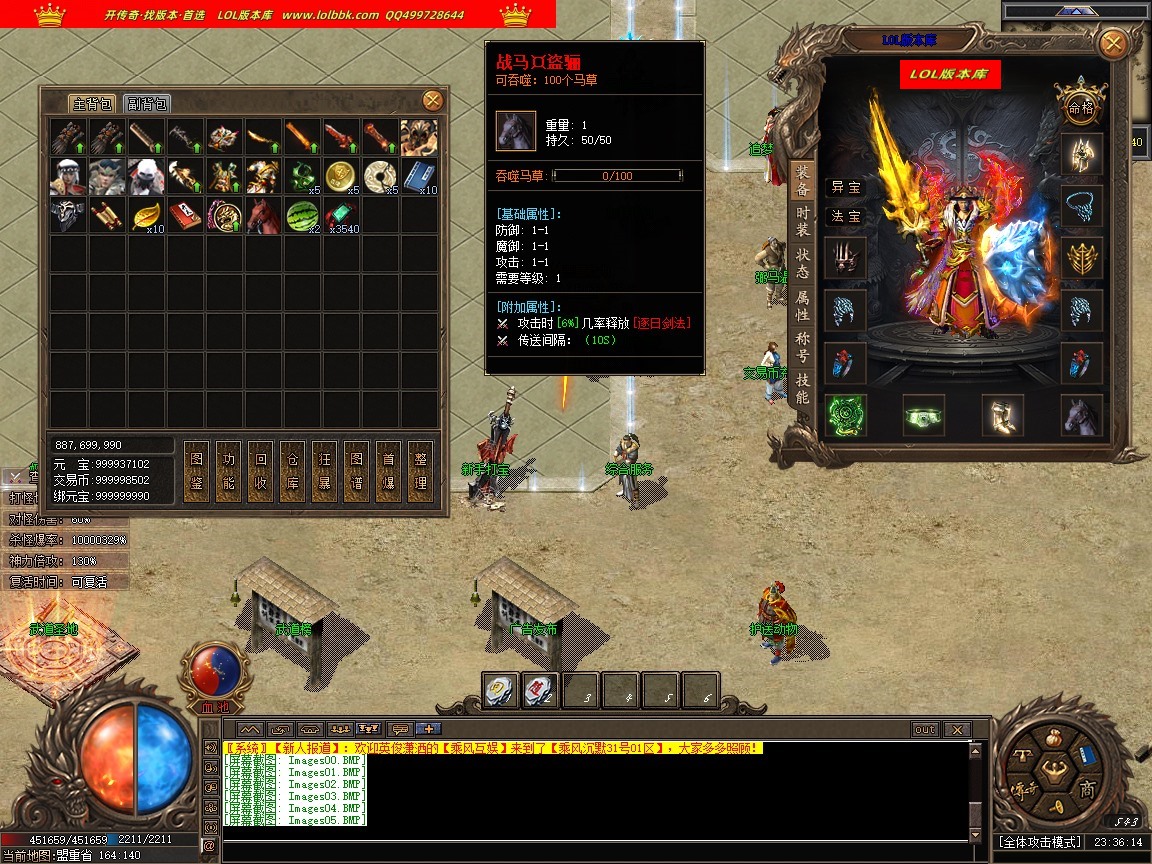Open the 命格 destiny emblem button

(x=1081, y=106)
